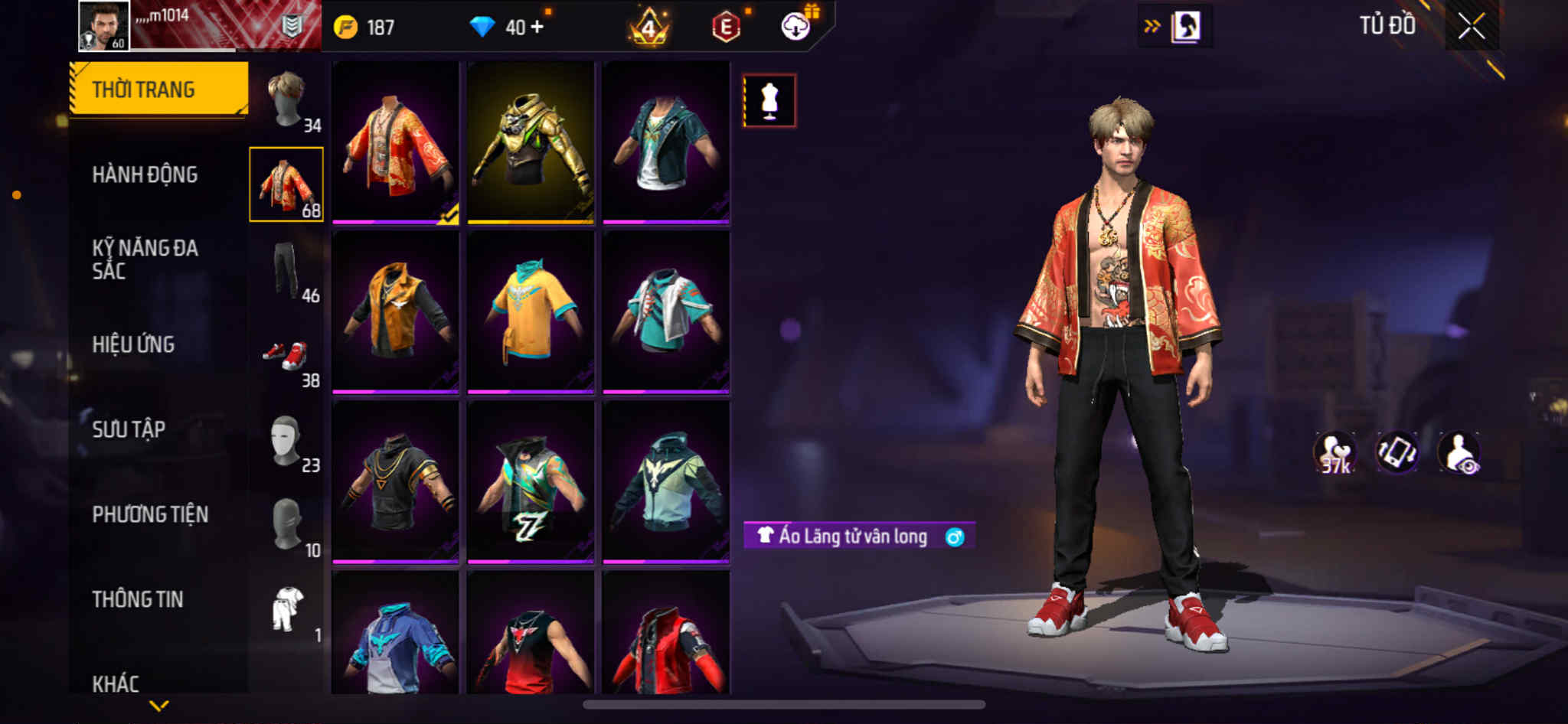Choose the hair/head subcategory icon
Screen dimensions: 1568x724
point(287,99)
